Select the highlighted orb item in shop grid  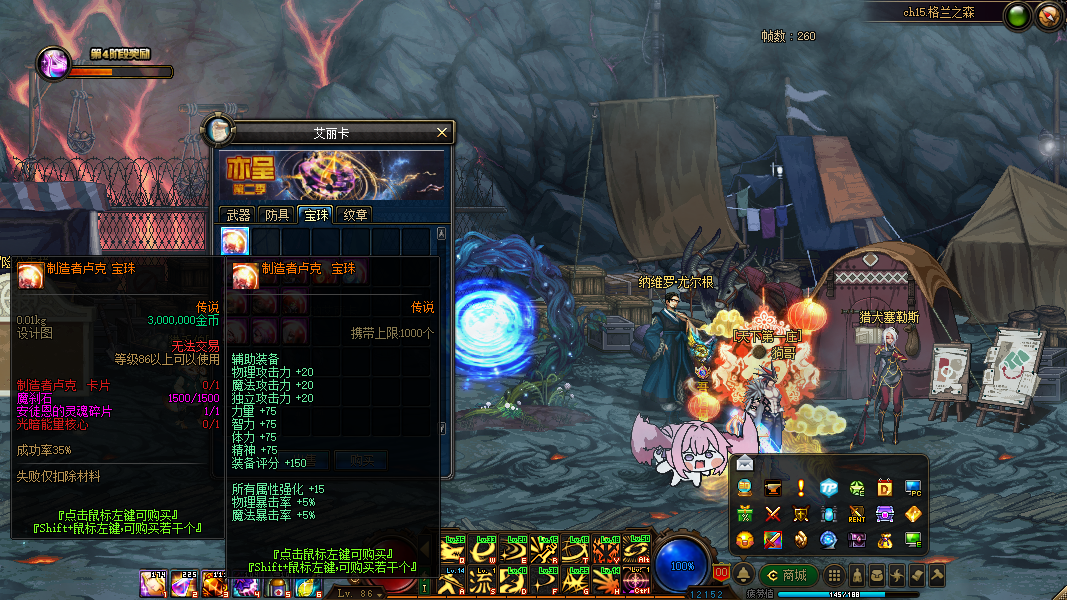235,241
